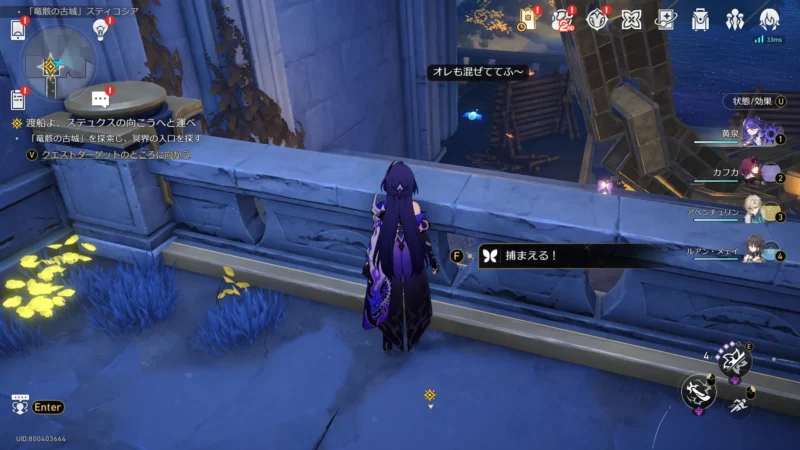This screenshot has width=800, height=450.
Task: Open the phone menu icon
Action: (x=17, y=29)
